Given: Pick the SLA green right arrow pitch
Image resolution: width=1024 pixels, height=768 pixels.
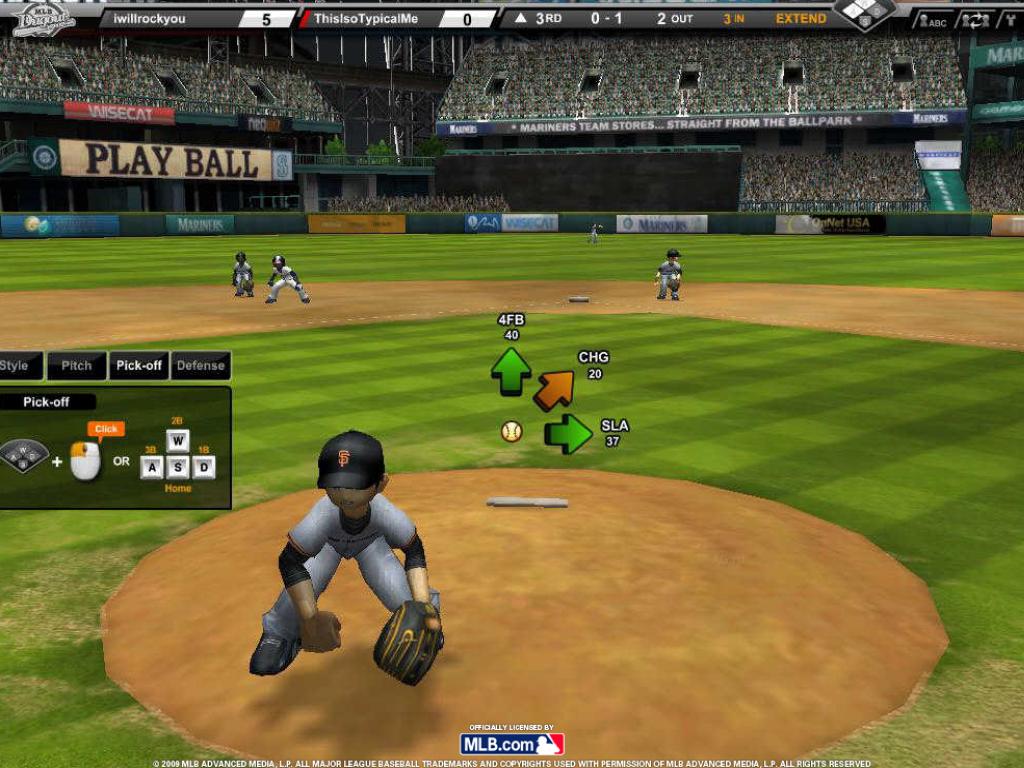Looking at the screenshot, I should 569,434.
